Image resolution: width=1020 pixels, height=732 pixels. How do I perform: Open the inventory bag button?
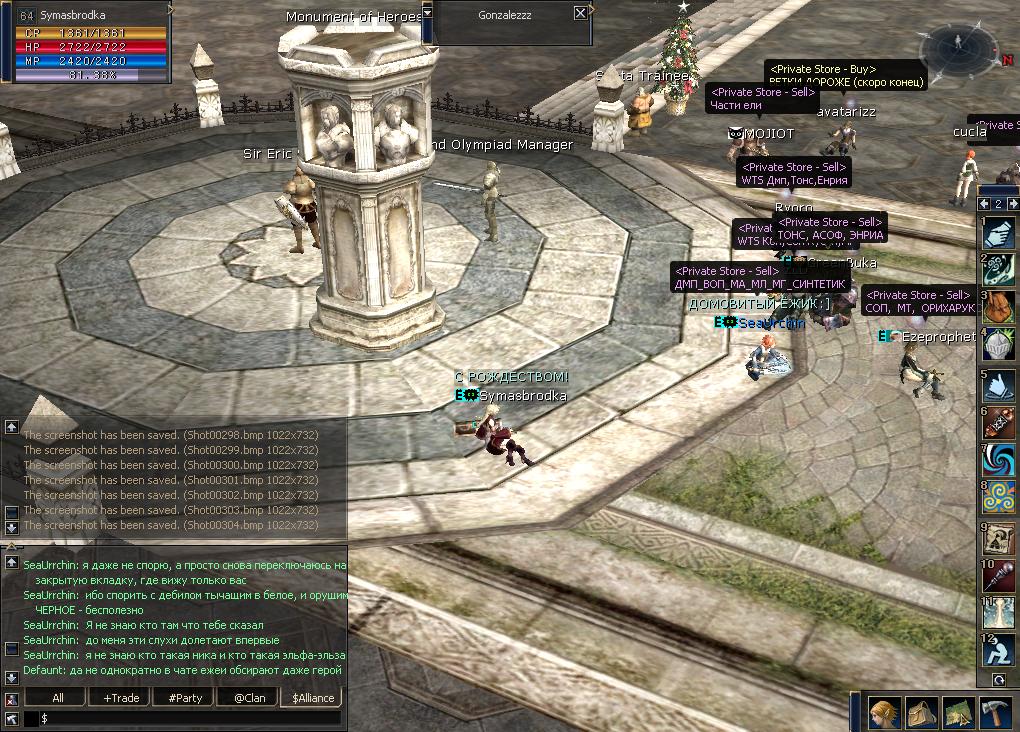point(922,711)
